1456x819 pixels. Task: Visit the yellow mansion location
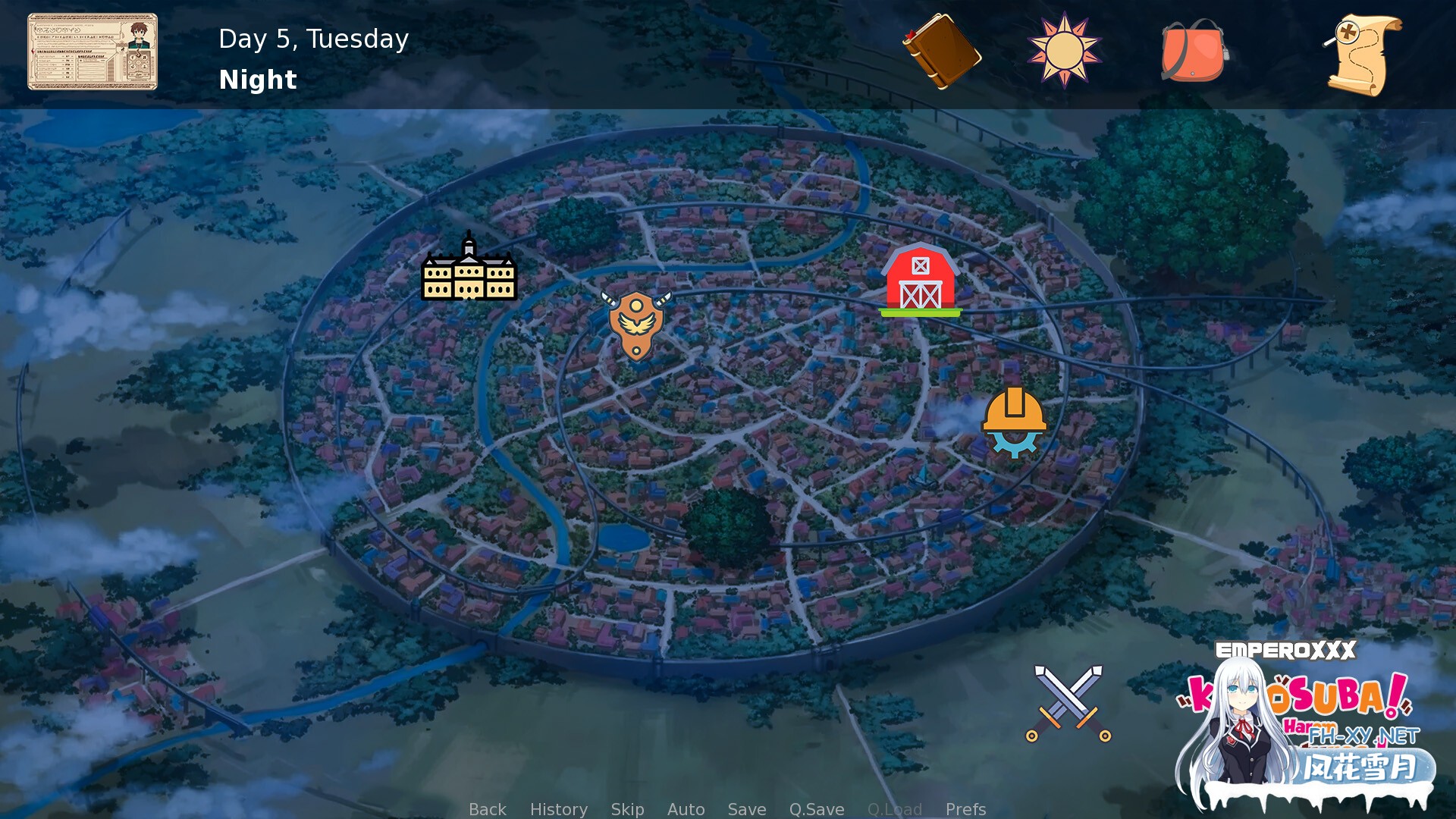pos(469,269)
